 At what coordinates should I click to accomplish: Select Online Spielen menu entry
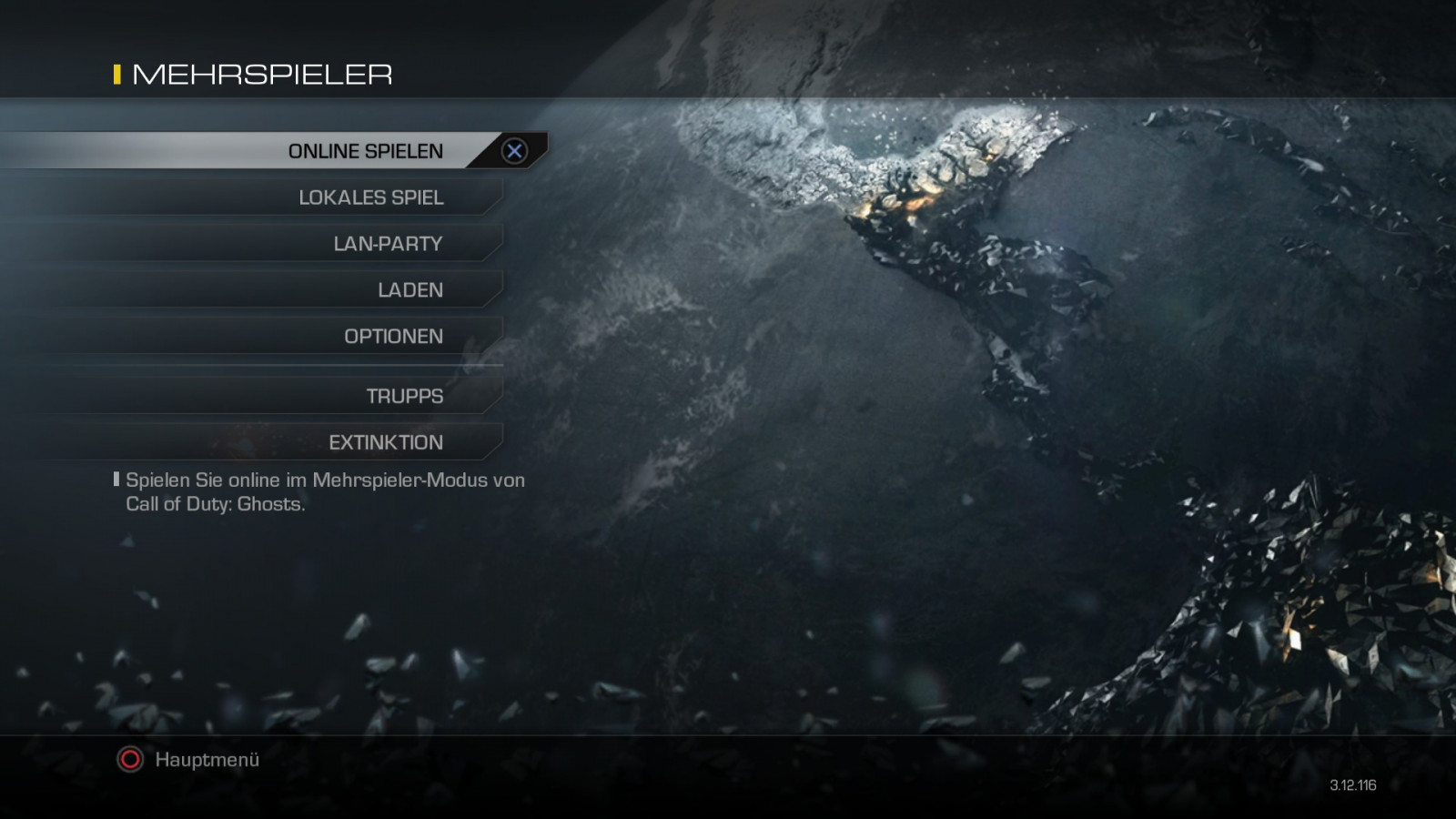click(365, 151)
